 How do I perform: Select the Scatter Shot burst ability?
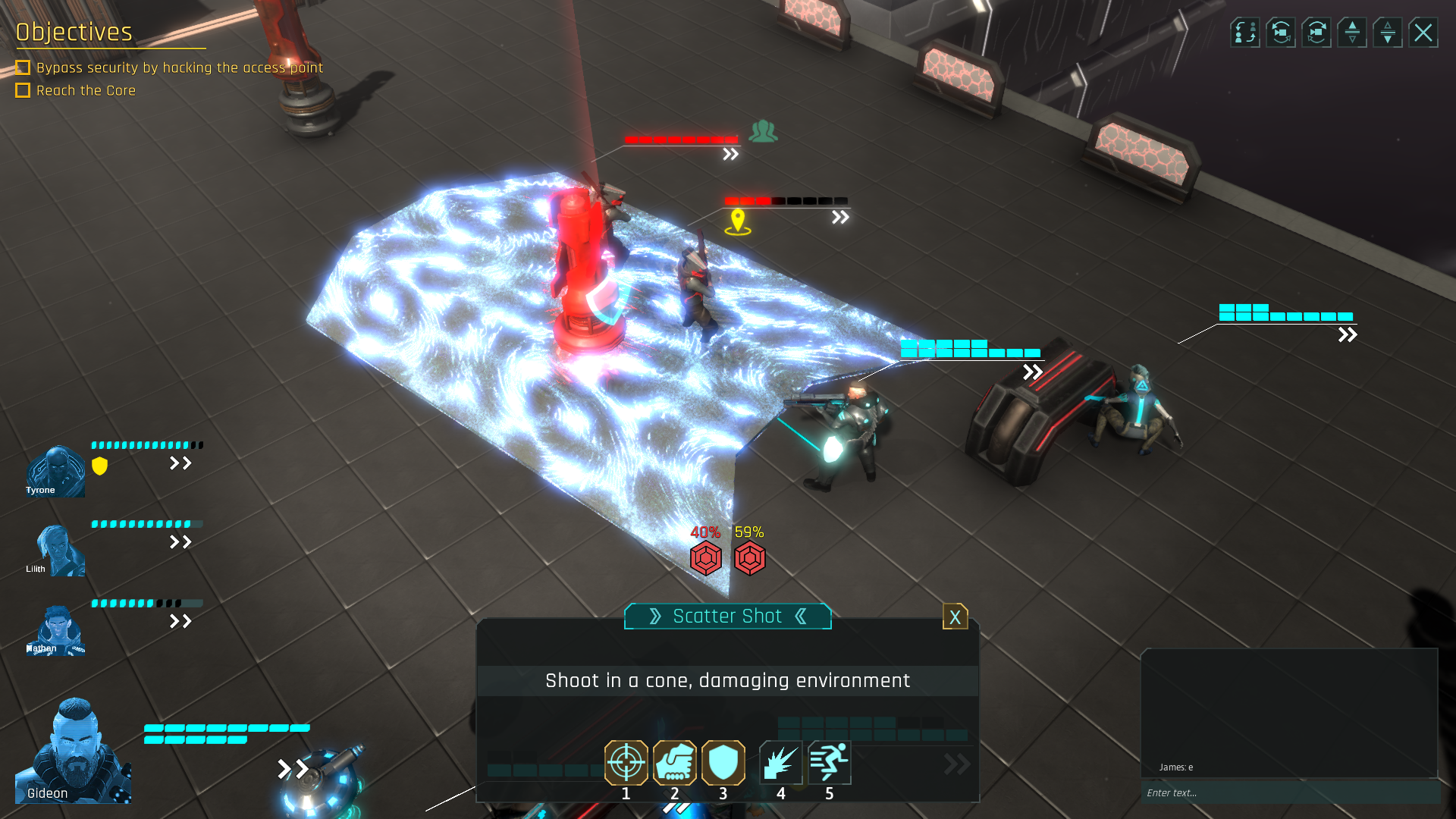780,762
